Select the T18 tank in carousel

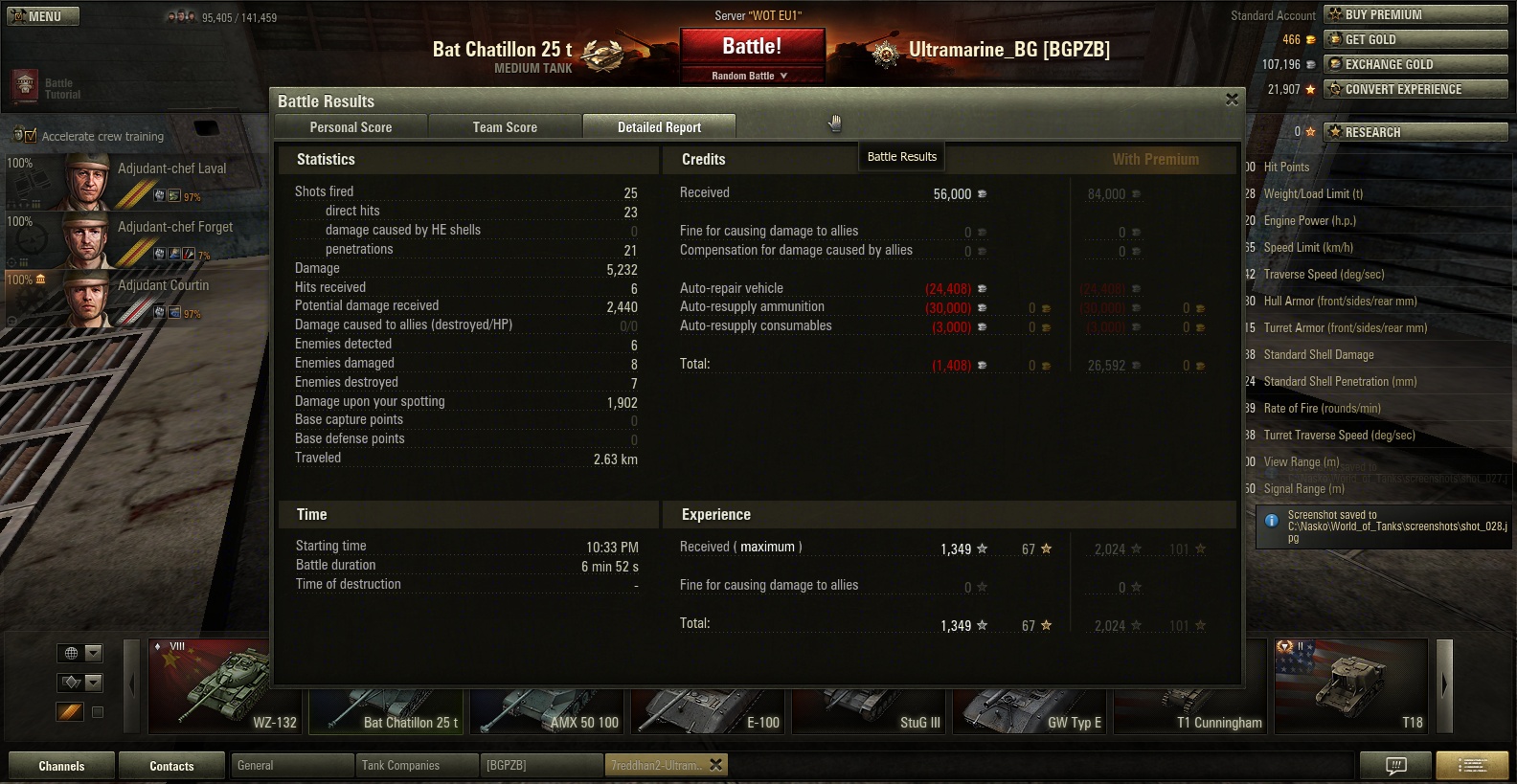coord(1350,686)
